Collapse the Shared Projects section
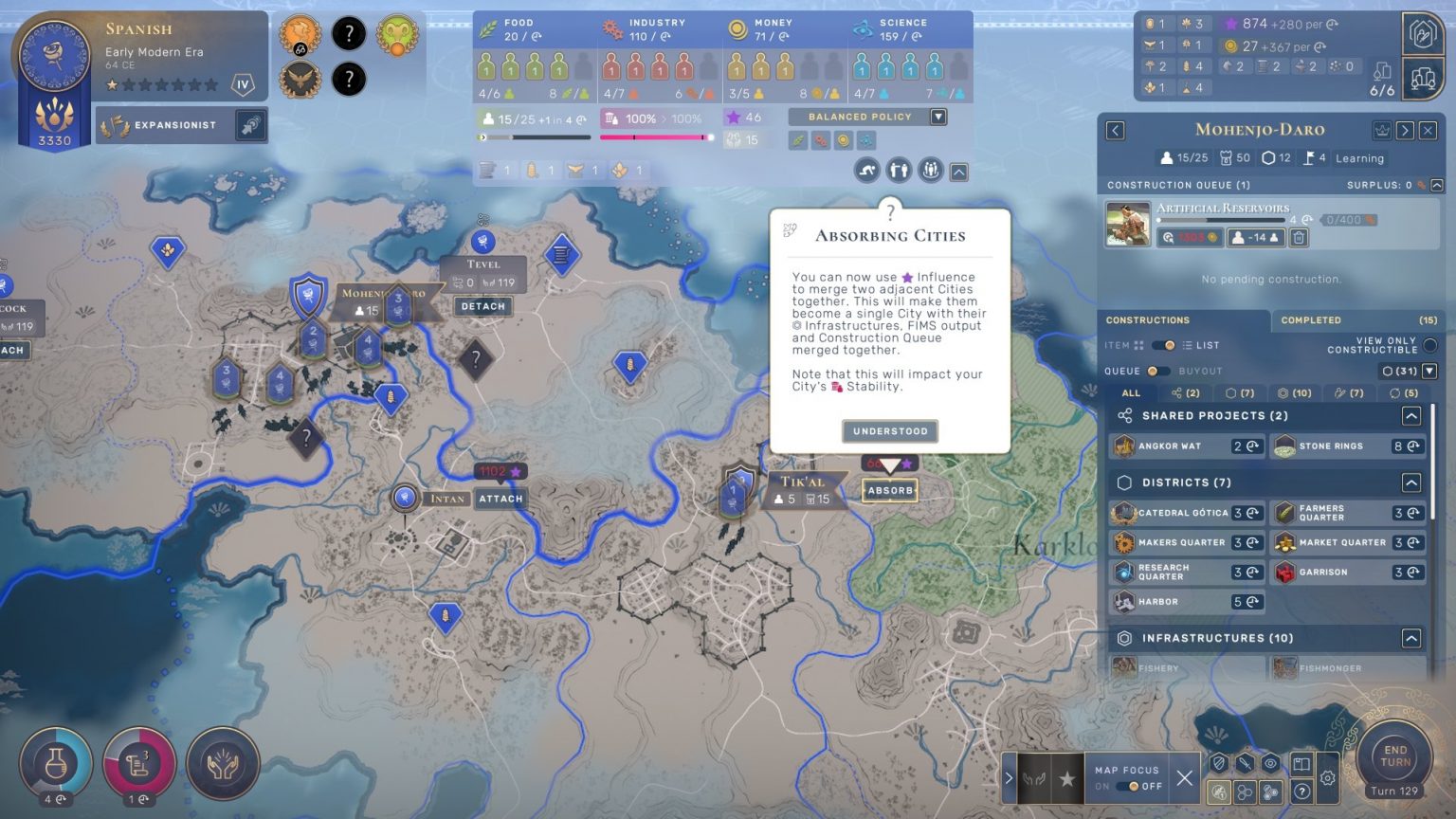Screen dimensions: 1456x819 1412,415
